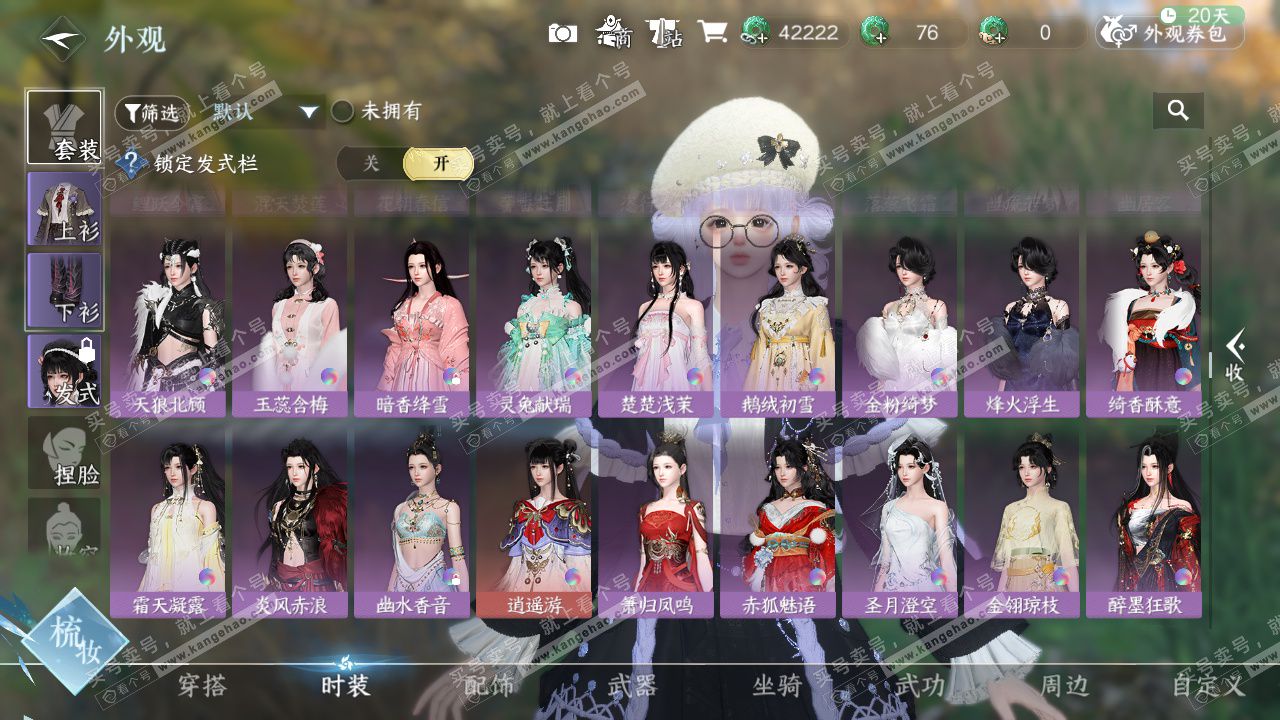
Task: Turn the 锁定发式栏 switch to 关
Action: coord(371,164)
